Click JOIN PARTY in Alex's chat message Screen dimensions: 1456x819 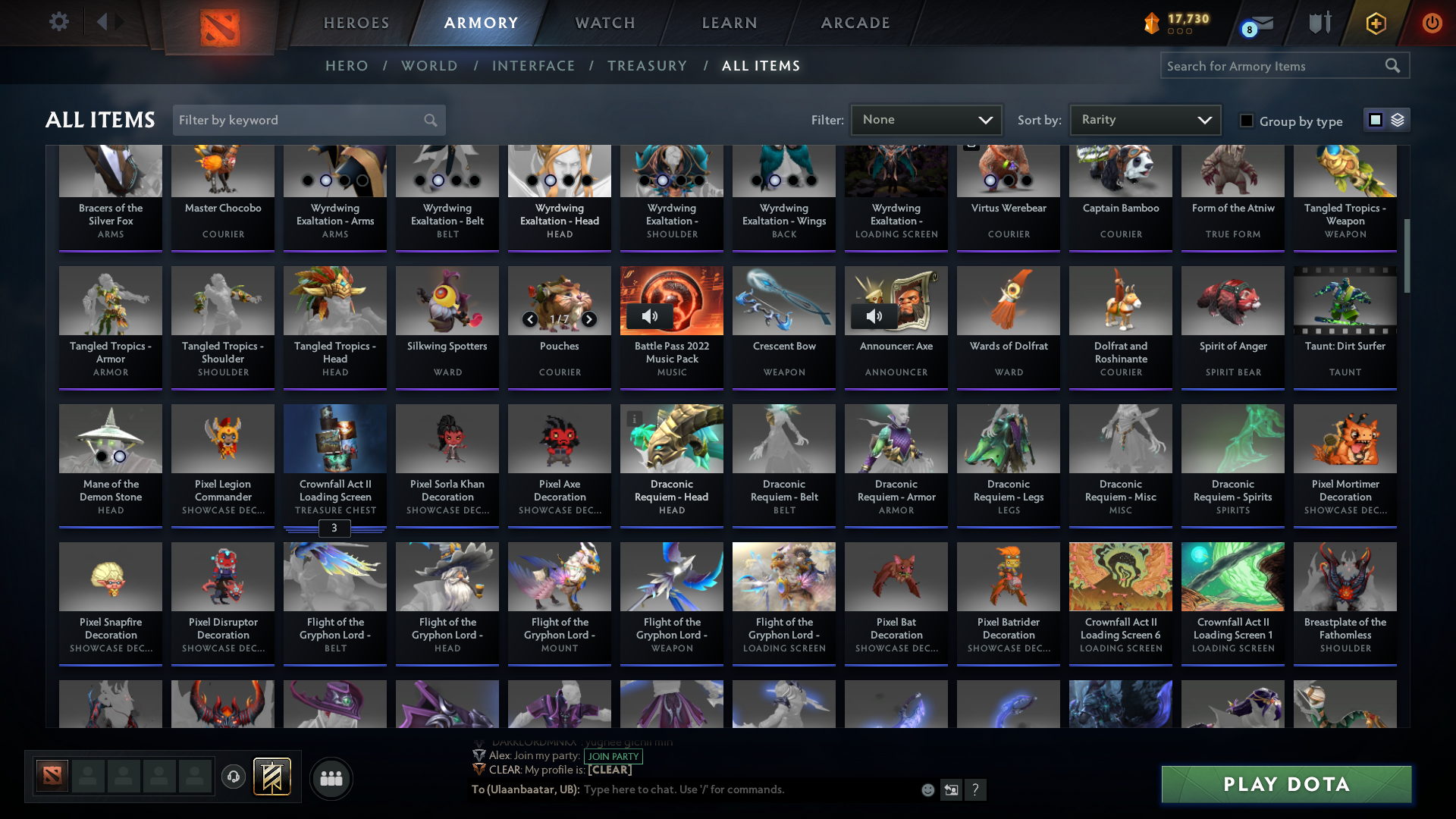(x=613, y=756)
